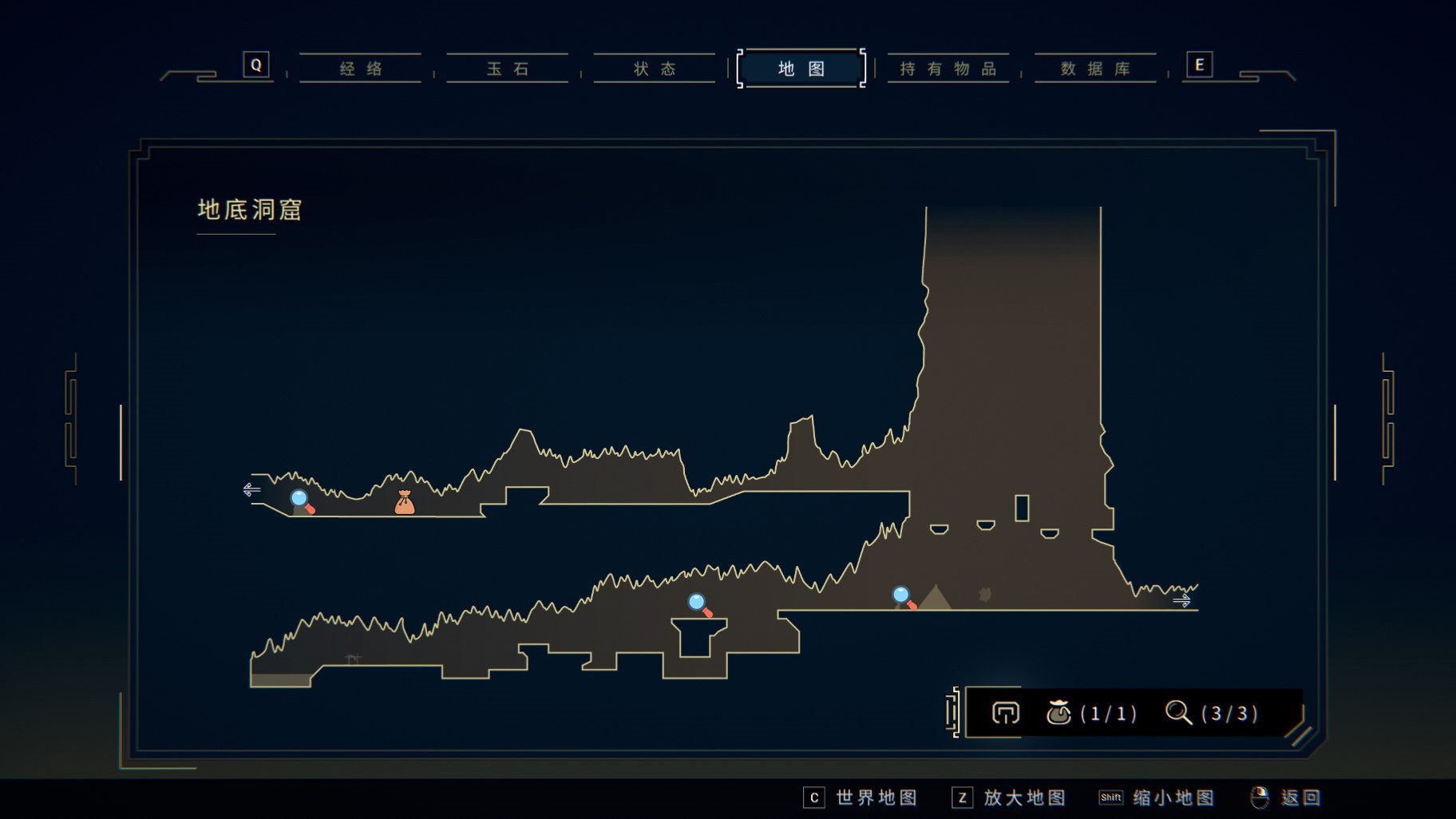Click the treasure bag legend counter
This screenshot has width=1456, height=819.
tap(1090, 712)
